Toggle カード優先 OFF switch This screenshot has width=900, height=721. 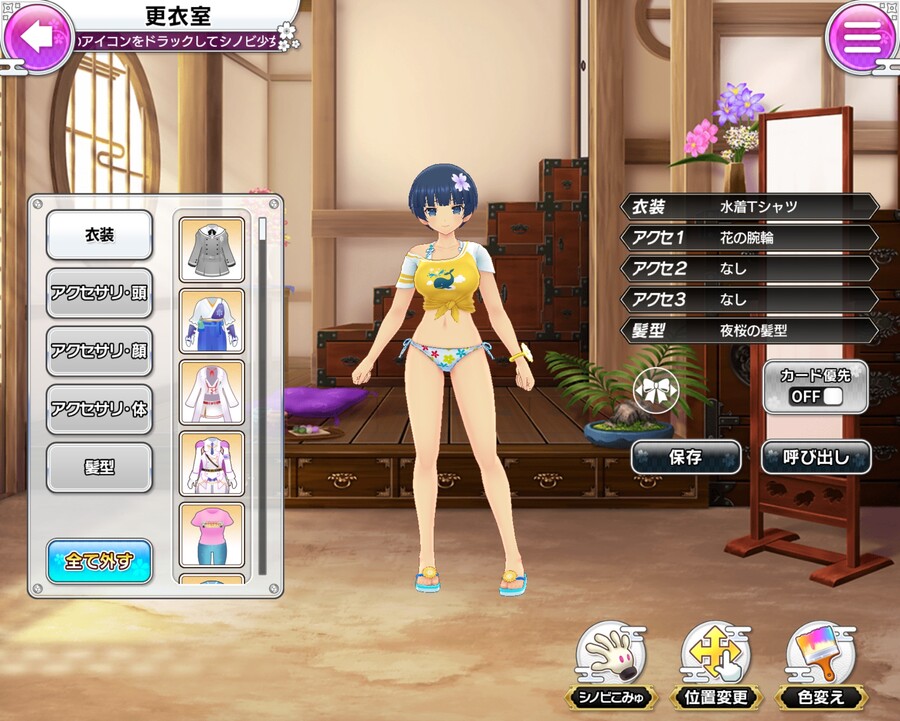(816, 397)
